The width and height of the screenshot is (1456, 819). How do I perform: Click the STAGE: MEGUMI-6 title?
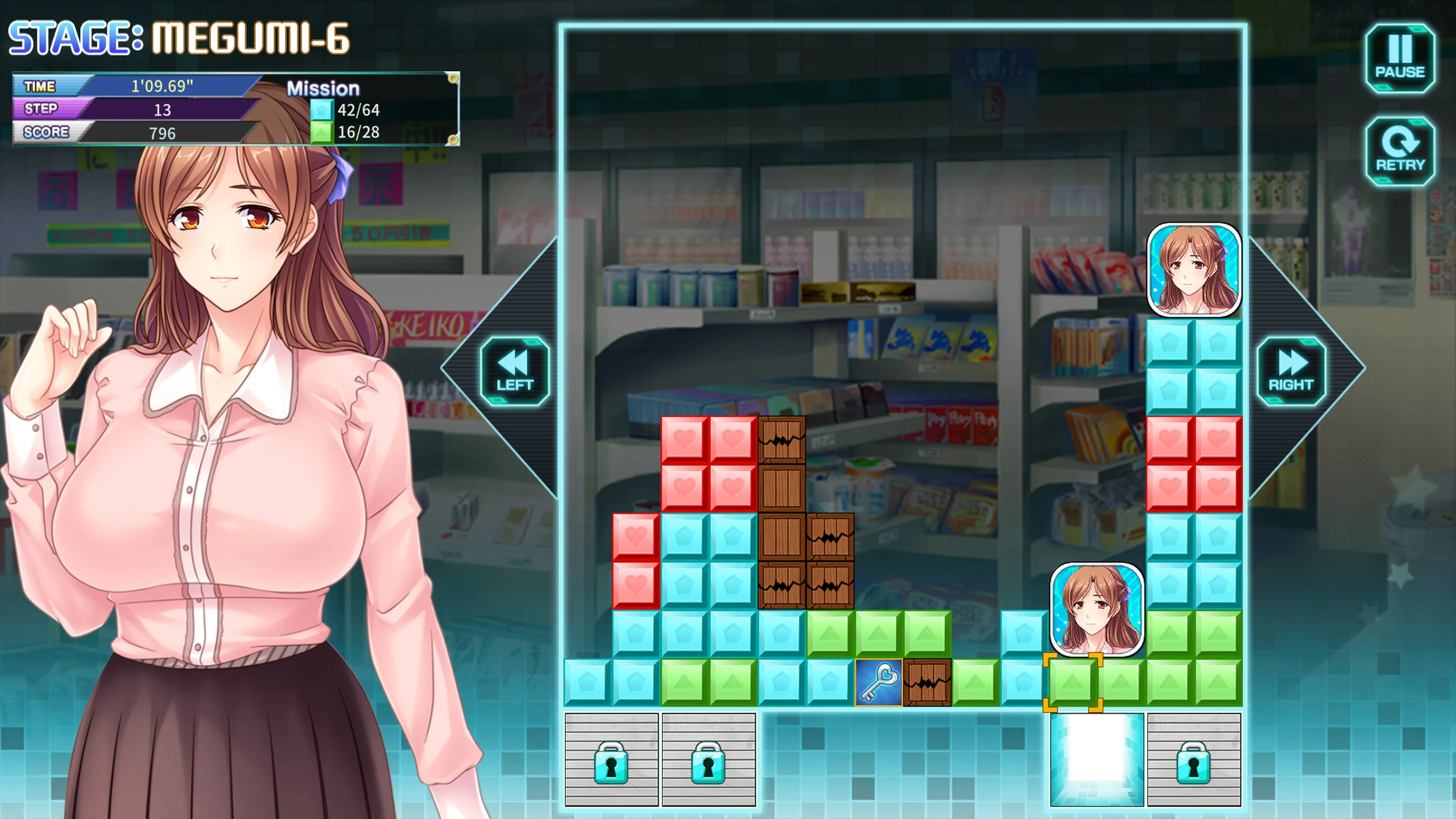(181, 37)
